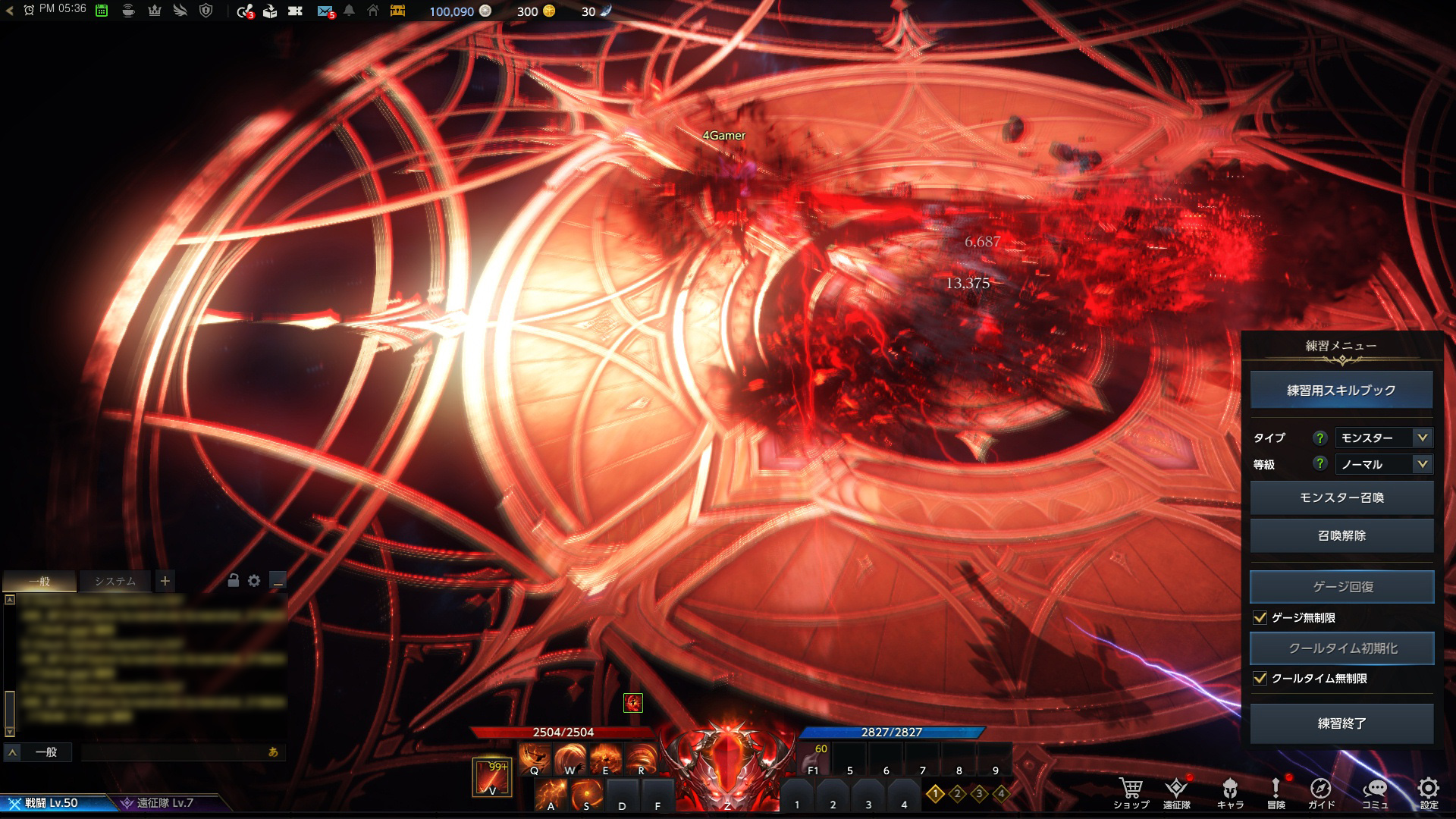
Task: Restore gauge with ゲージ回復 button
Action: pyautogui.click(x=1341, y=587)
